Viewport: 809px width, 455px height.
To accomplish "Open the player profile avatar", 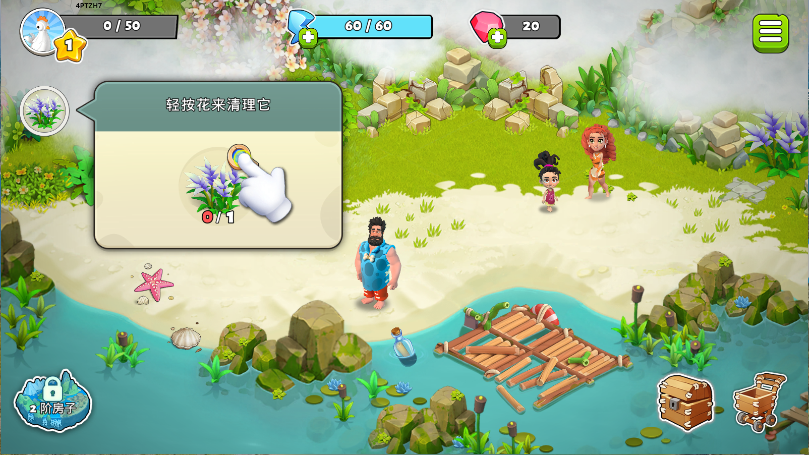I will tap(43, 29).
